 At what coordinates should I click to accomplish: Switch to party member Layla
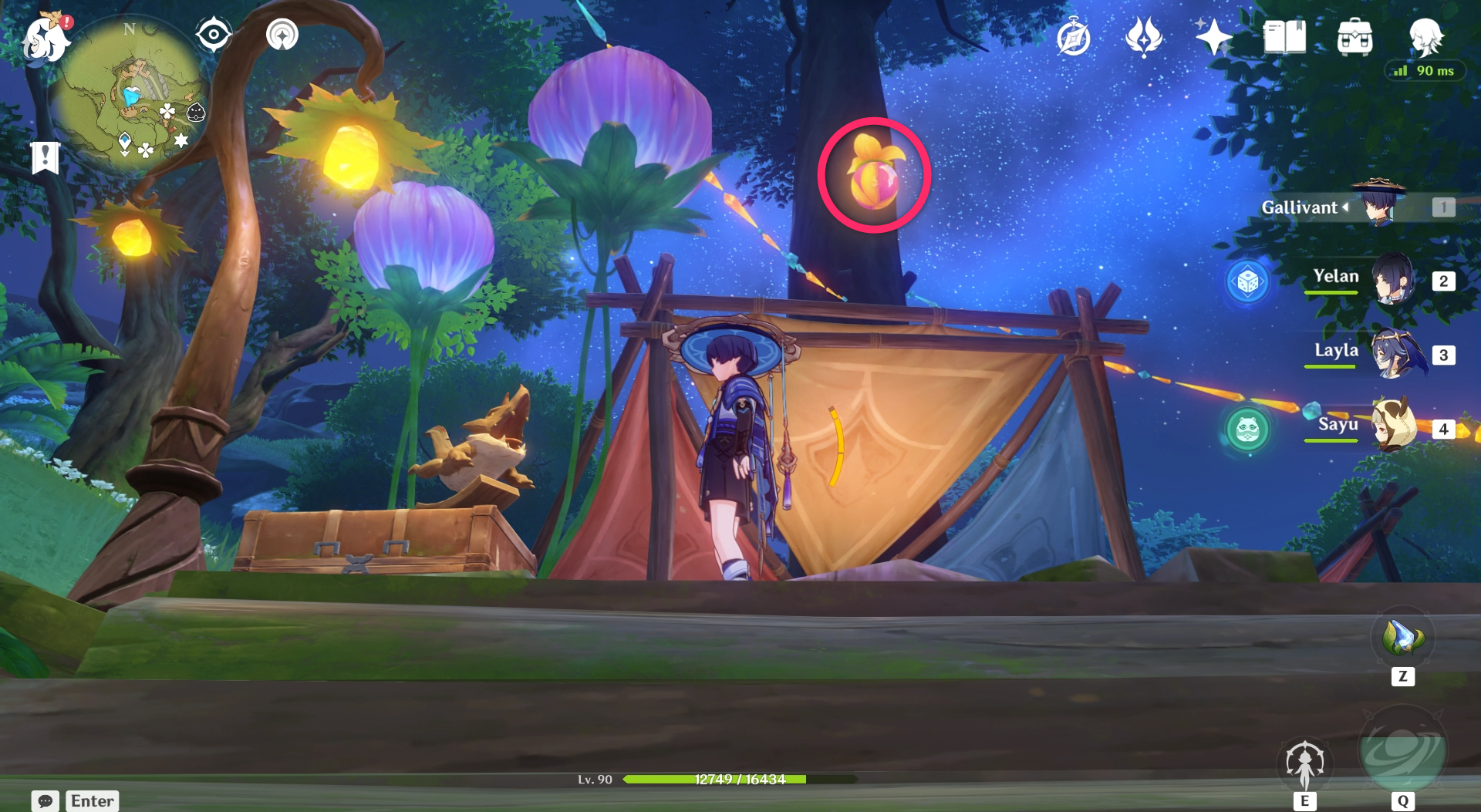[1395, 353]
